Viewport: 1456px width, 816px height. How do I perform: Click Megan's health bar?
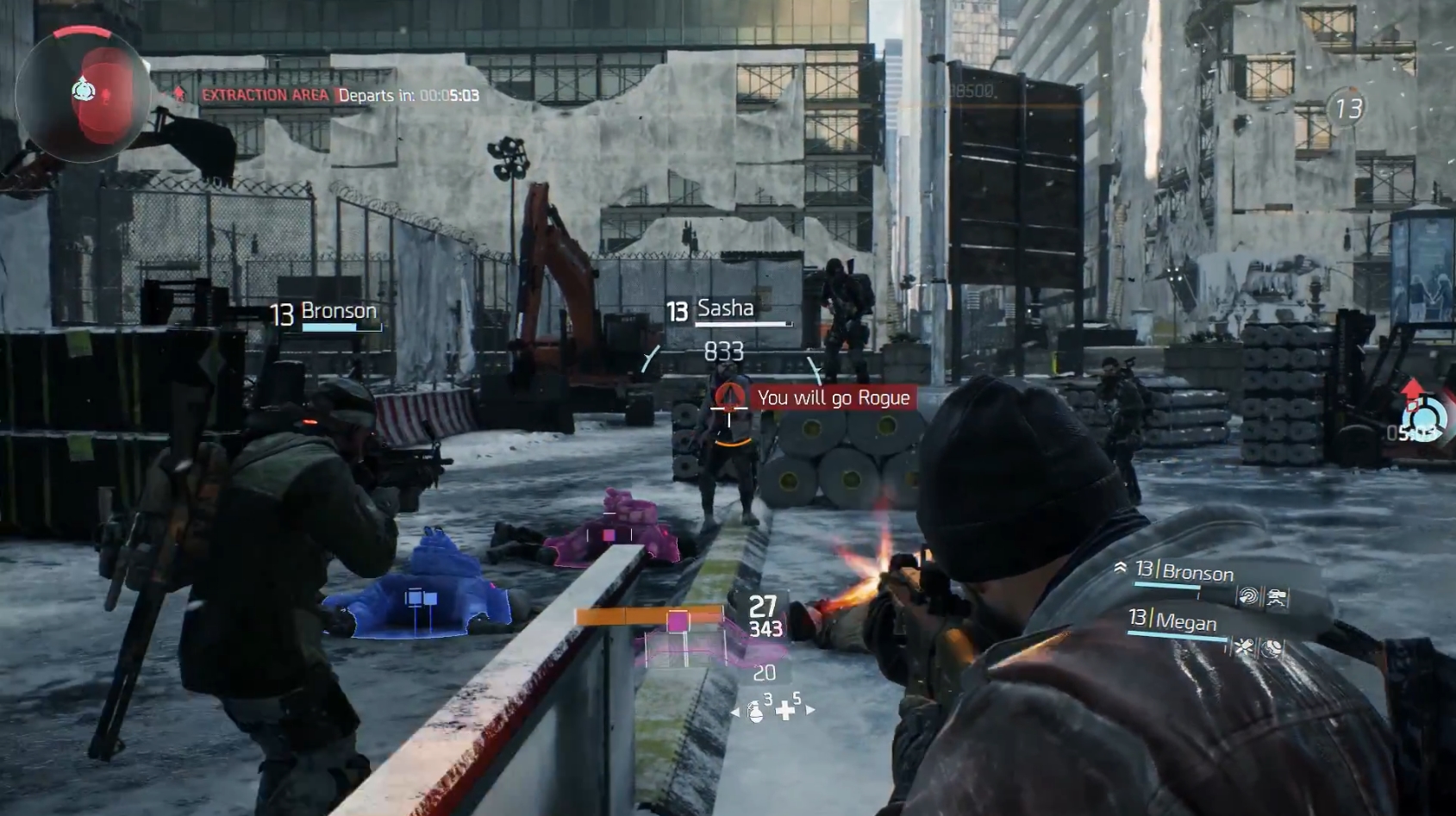tap(1178, 636)
